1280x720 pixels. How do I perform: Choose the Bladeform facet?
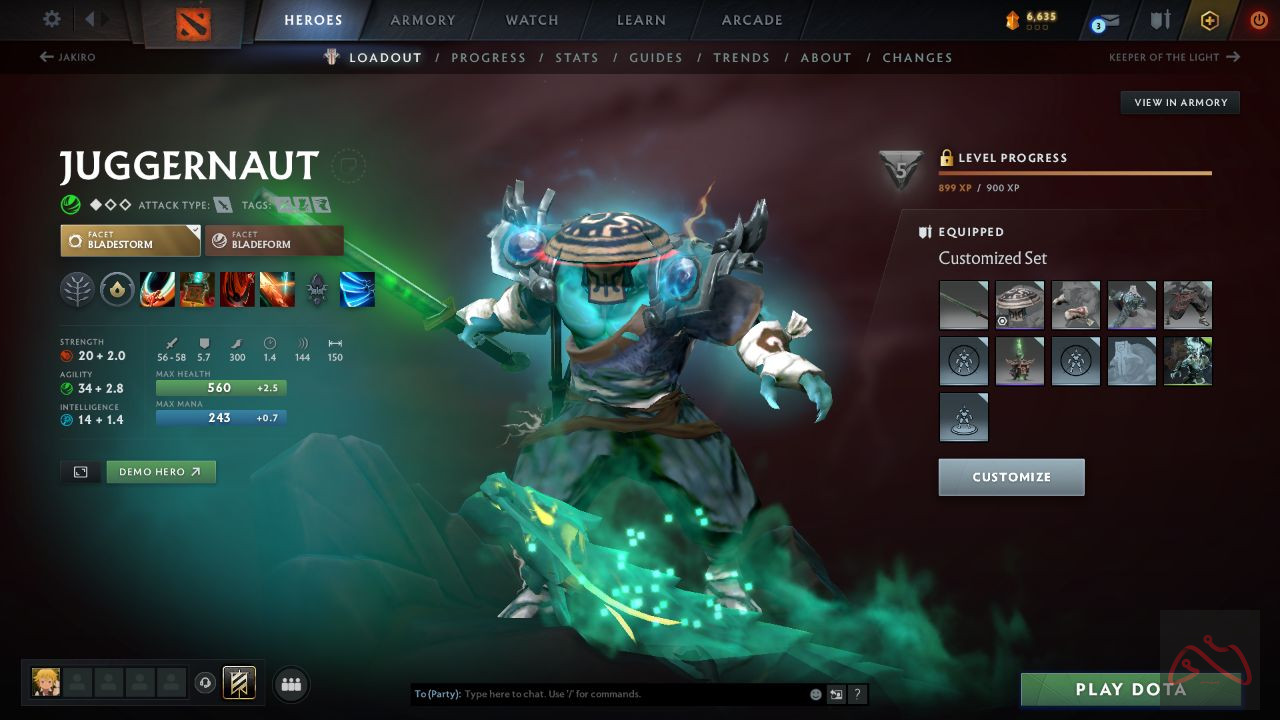pos(274,241)
